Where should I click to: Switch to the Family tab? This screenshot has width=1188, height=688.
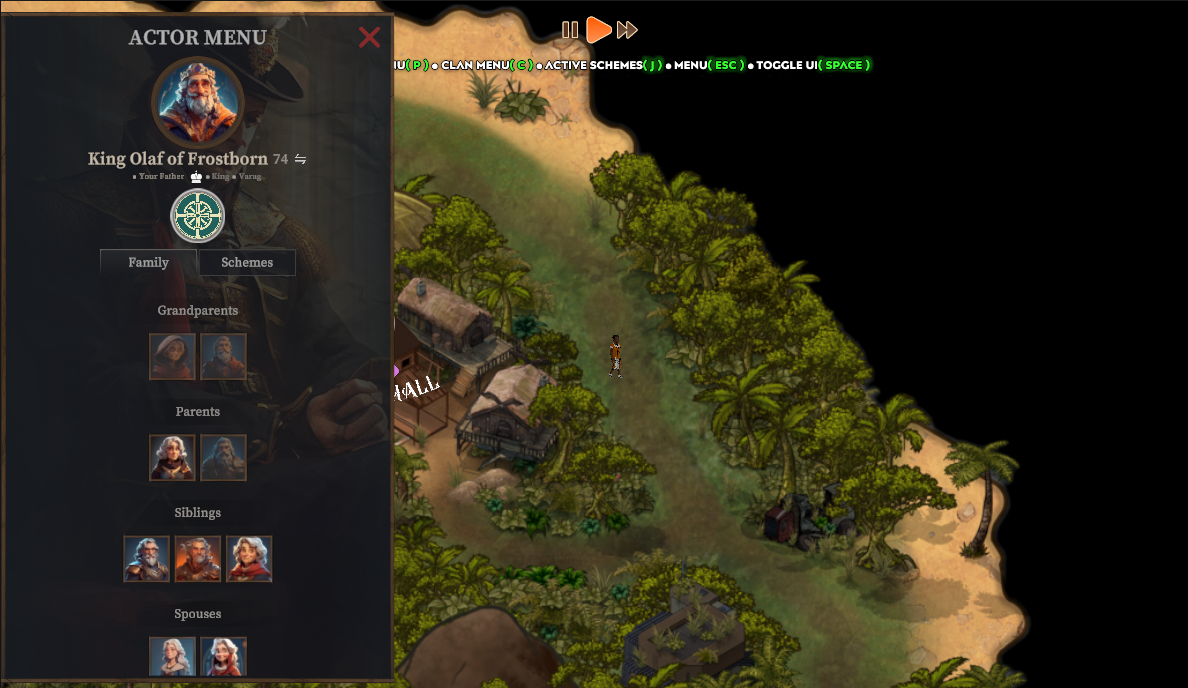pyautogui.click(x=148, y=262)
